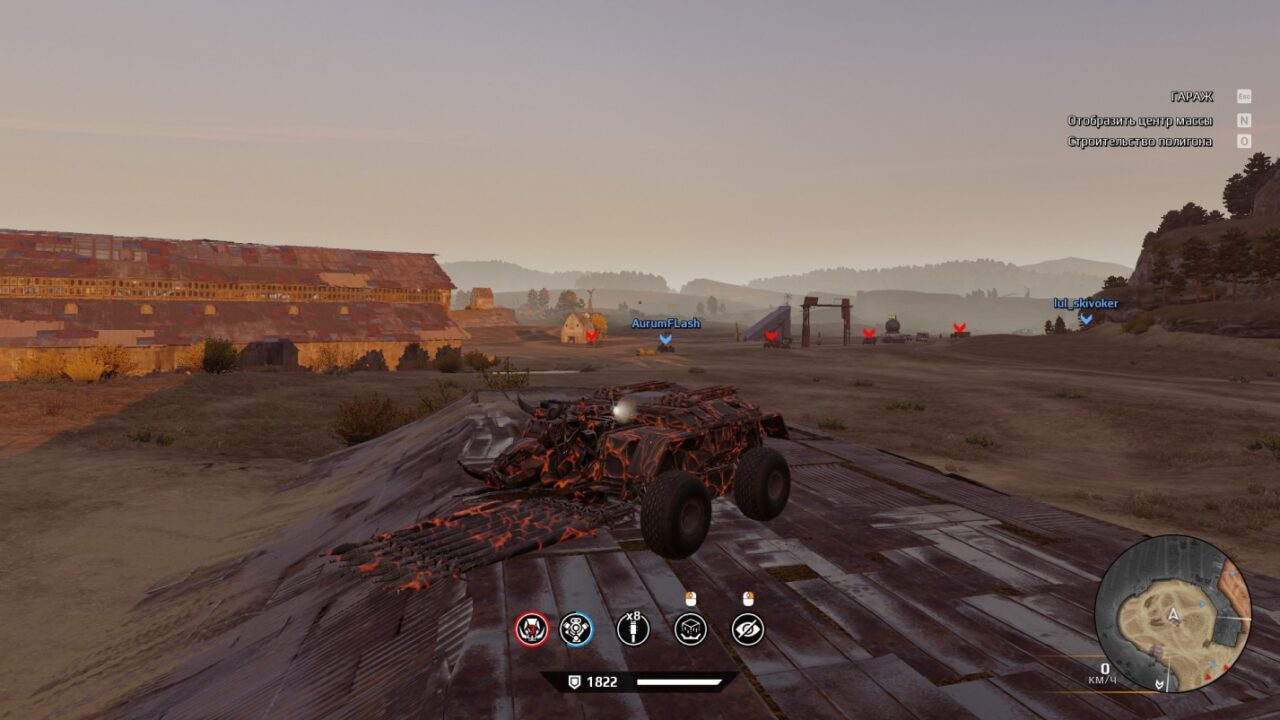
Task: Click the circular minimap
Action: click(x=1172, y=613)
